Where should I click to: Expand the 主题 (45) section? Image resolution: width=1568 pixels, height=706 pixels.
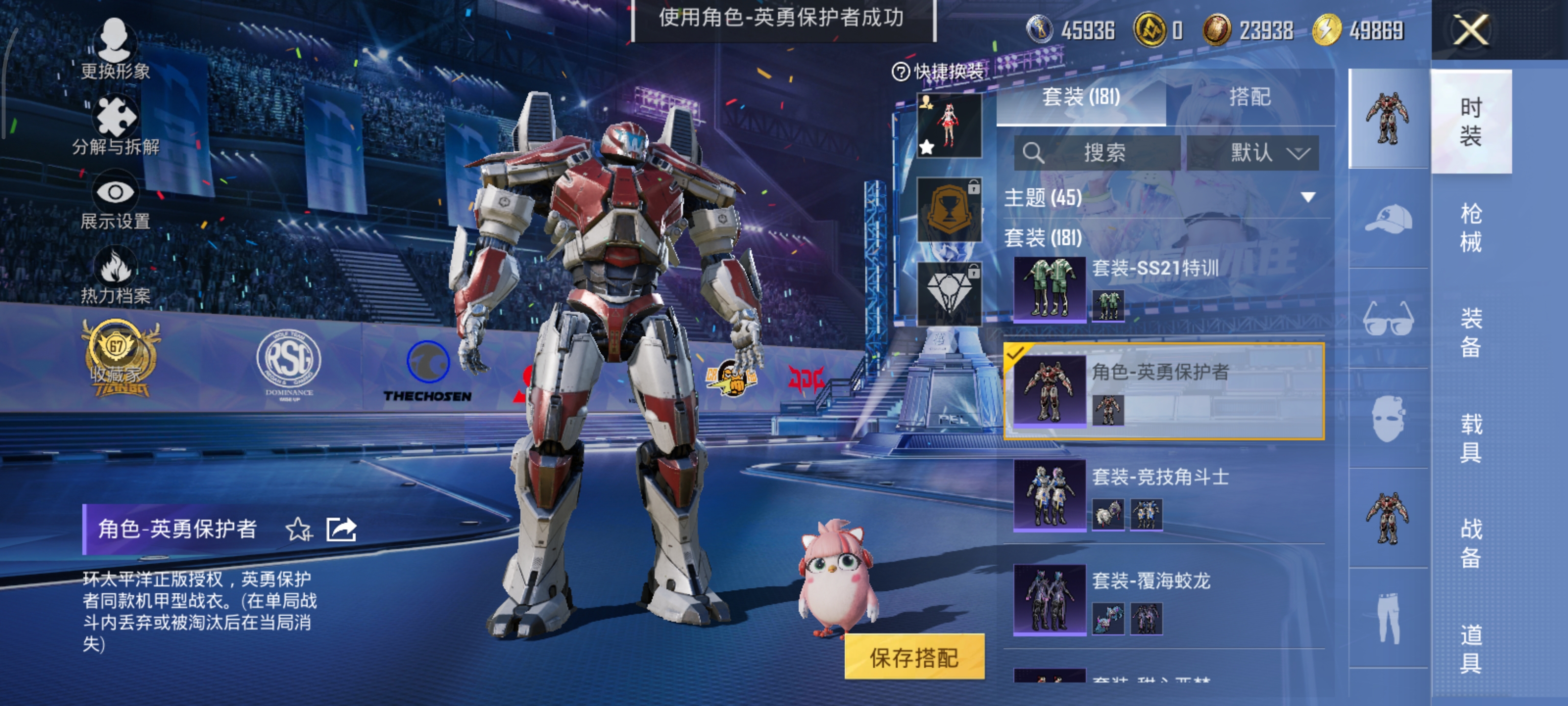tap(1307, 198)
